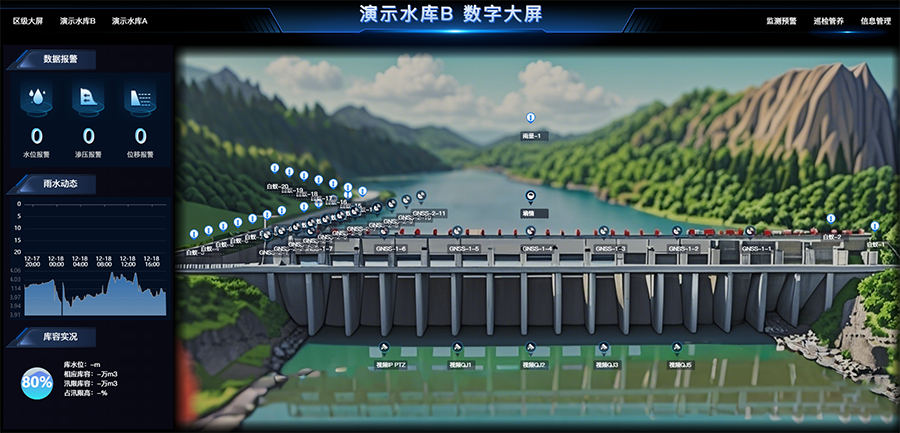This screenshot has width=900, height=433.
Task: Open the 视频QJ3 camera marker
Action: coord(605,348)
